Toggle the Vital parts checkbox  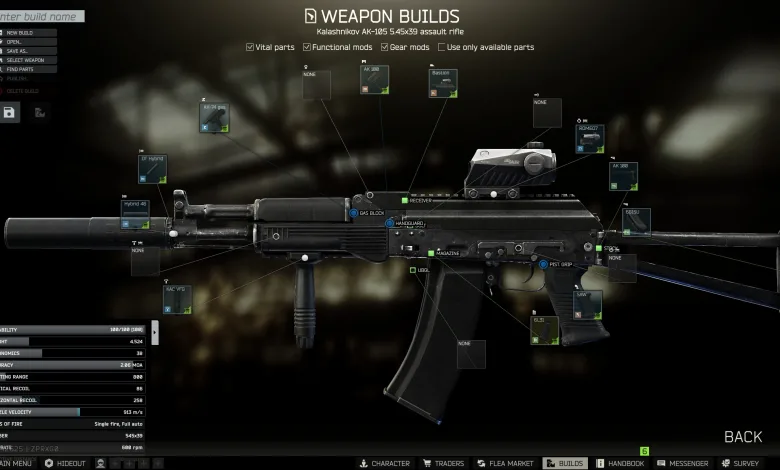pos(251,47)
